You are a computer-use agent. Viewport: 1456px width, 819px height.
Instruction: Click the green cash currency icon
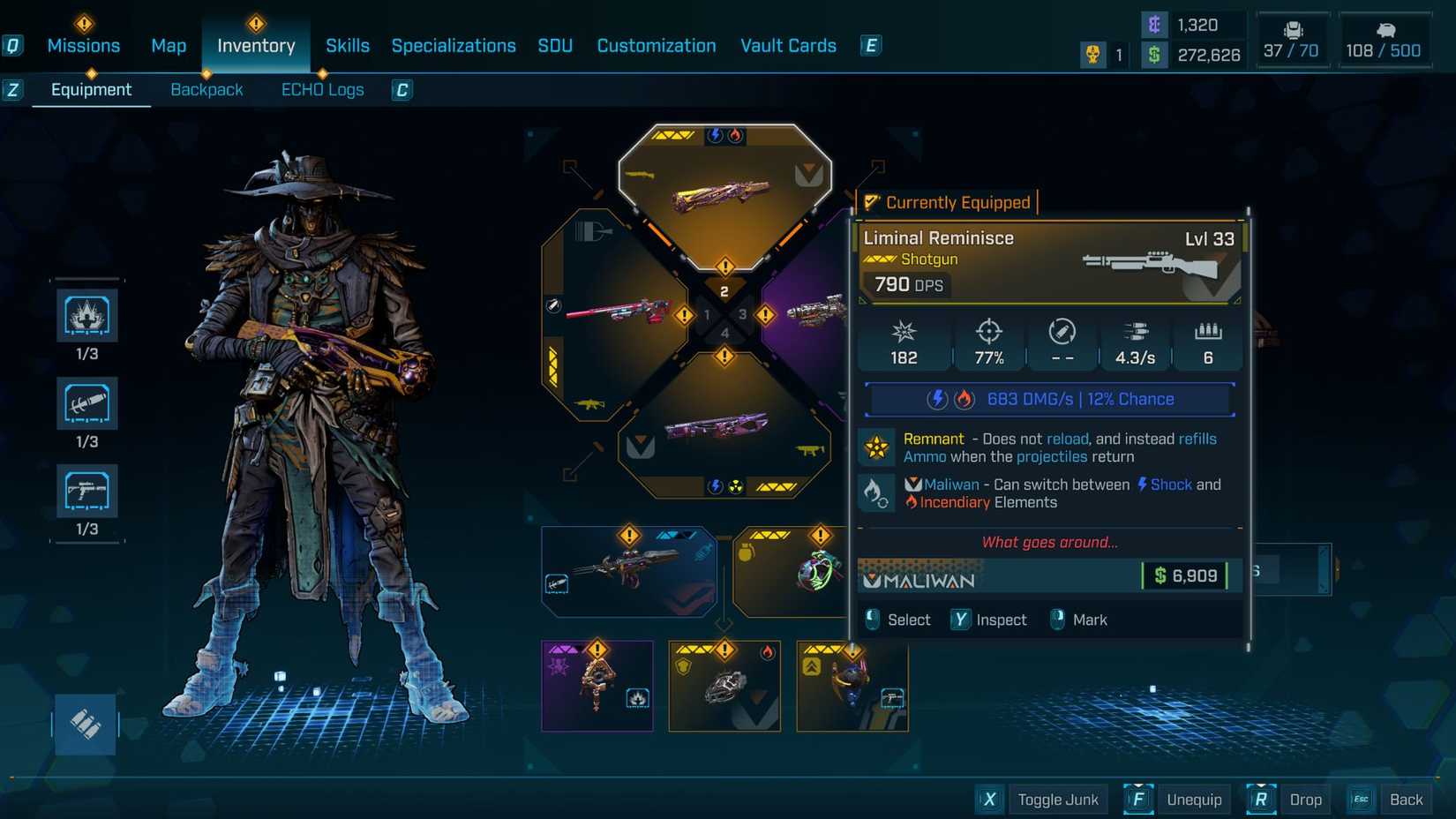(x=1153, y=55)
